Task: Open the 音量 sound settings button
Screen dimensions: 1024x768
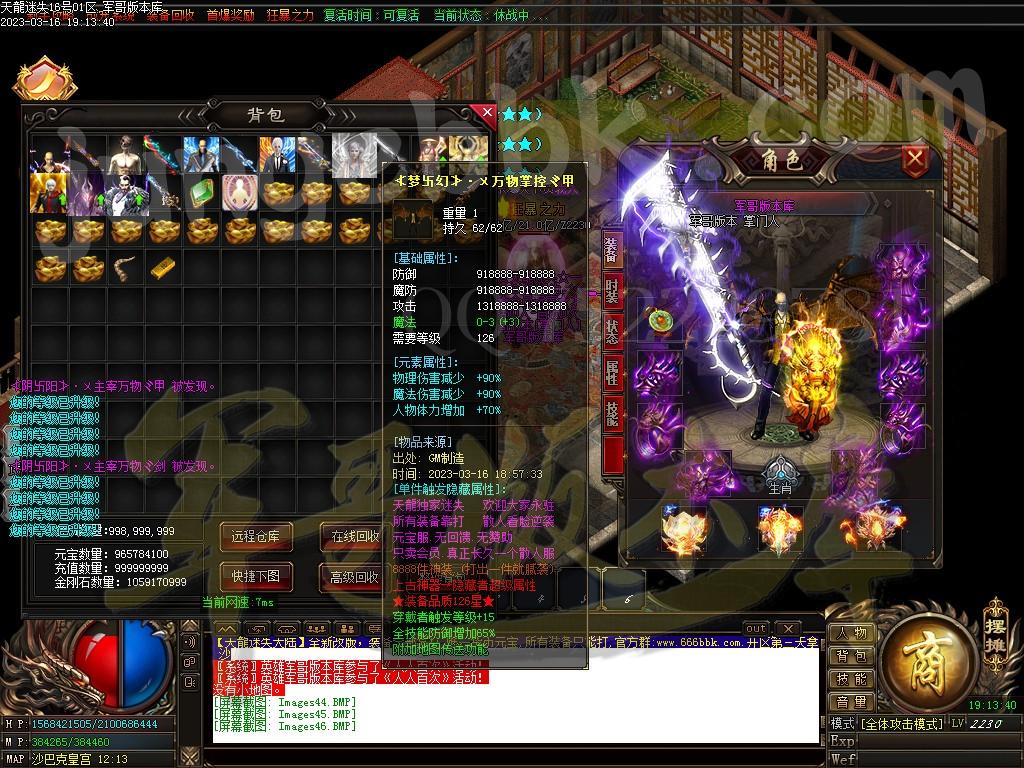Action: pyautogui.click(x=852, y=702)
